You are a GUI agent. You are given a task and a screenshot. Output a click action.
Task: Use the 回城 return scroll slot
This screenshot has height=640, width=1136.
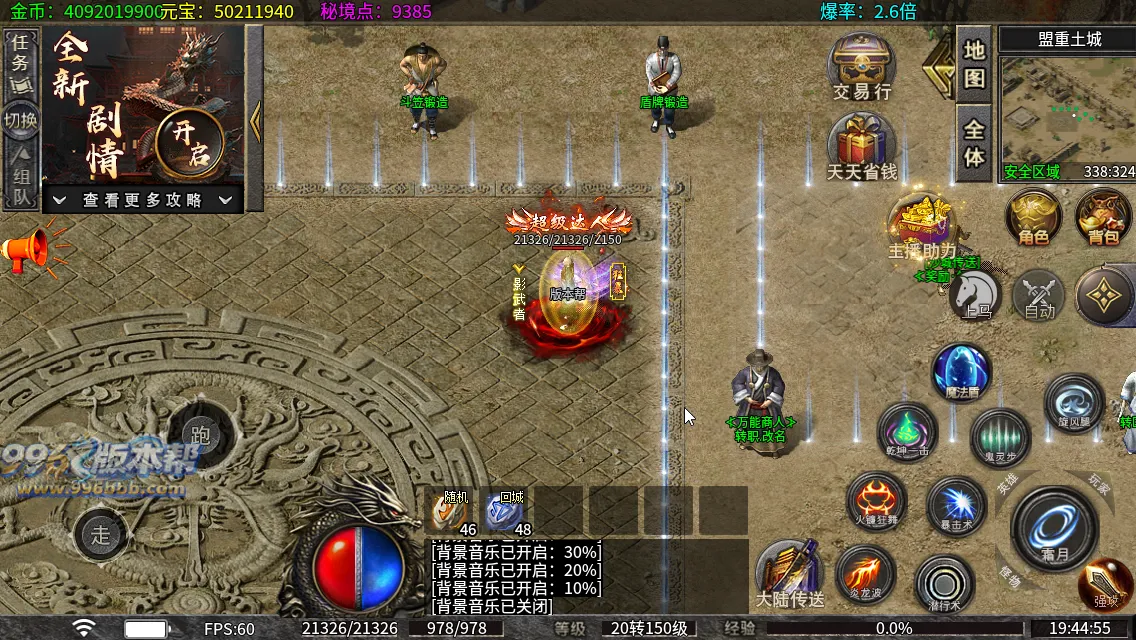[x=506, y=512]
